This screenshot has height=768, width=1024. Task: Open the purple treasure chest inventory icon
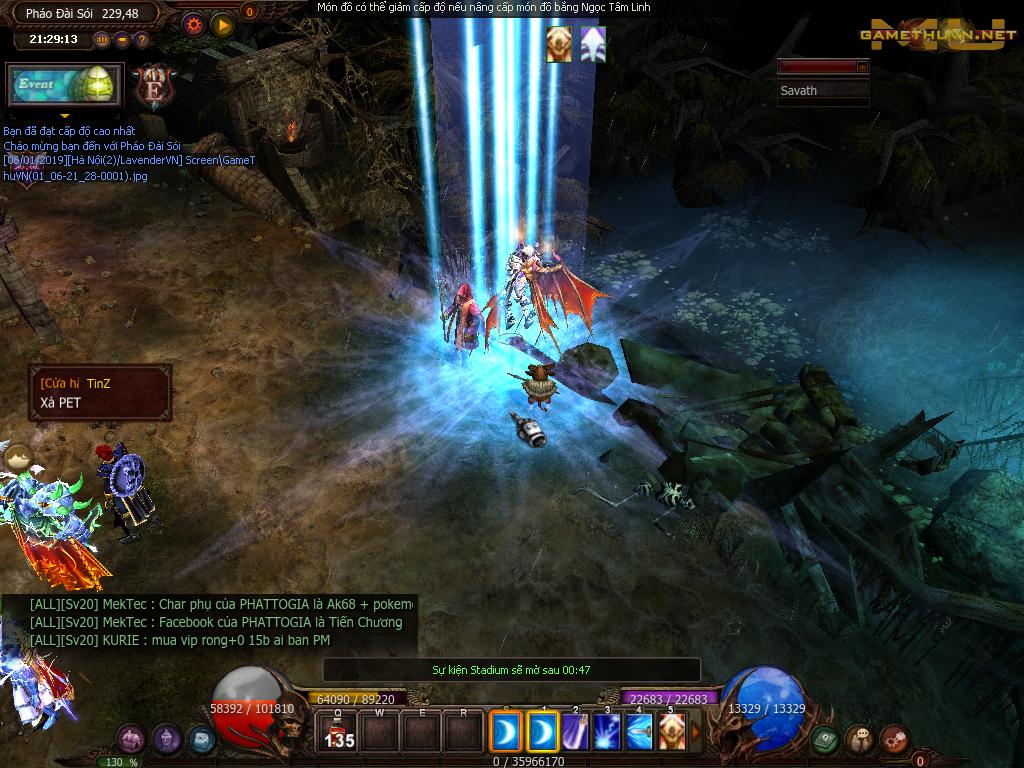click(131, 739)
